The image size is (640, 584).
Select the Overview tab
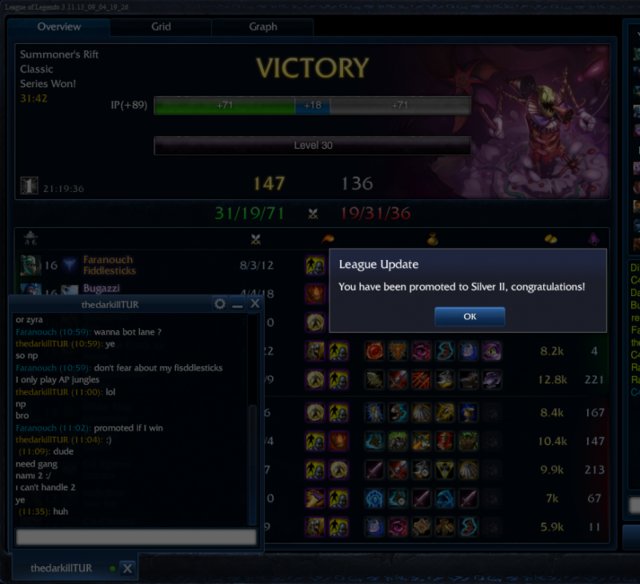tap(59, 27)
